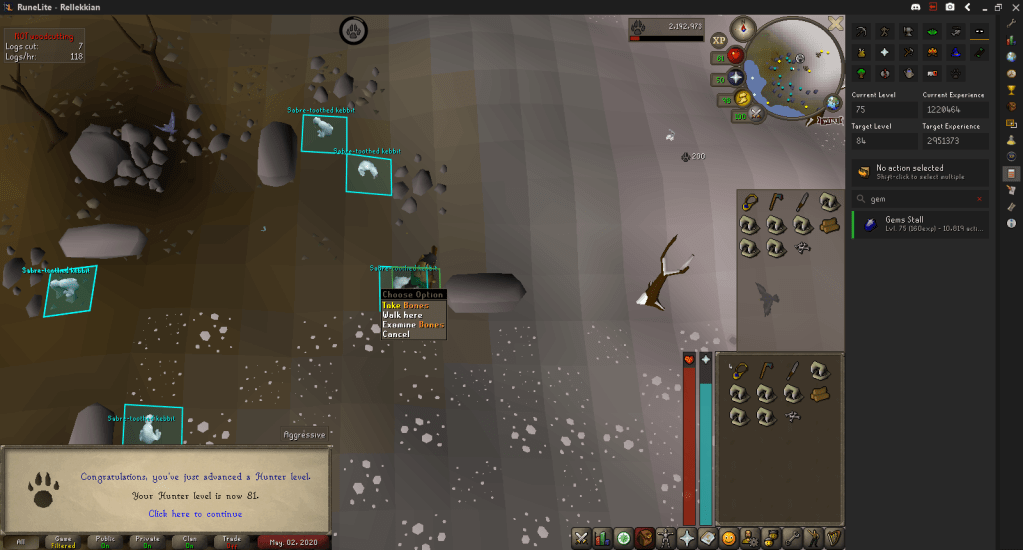Maximize the RuneLite window
1023x550 pixels.
pyautogui.click(x=998, y=7)
